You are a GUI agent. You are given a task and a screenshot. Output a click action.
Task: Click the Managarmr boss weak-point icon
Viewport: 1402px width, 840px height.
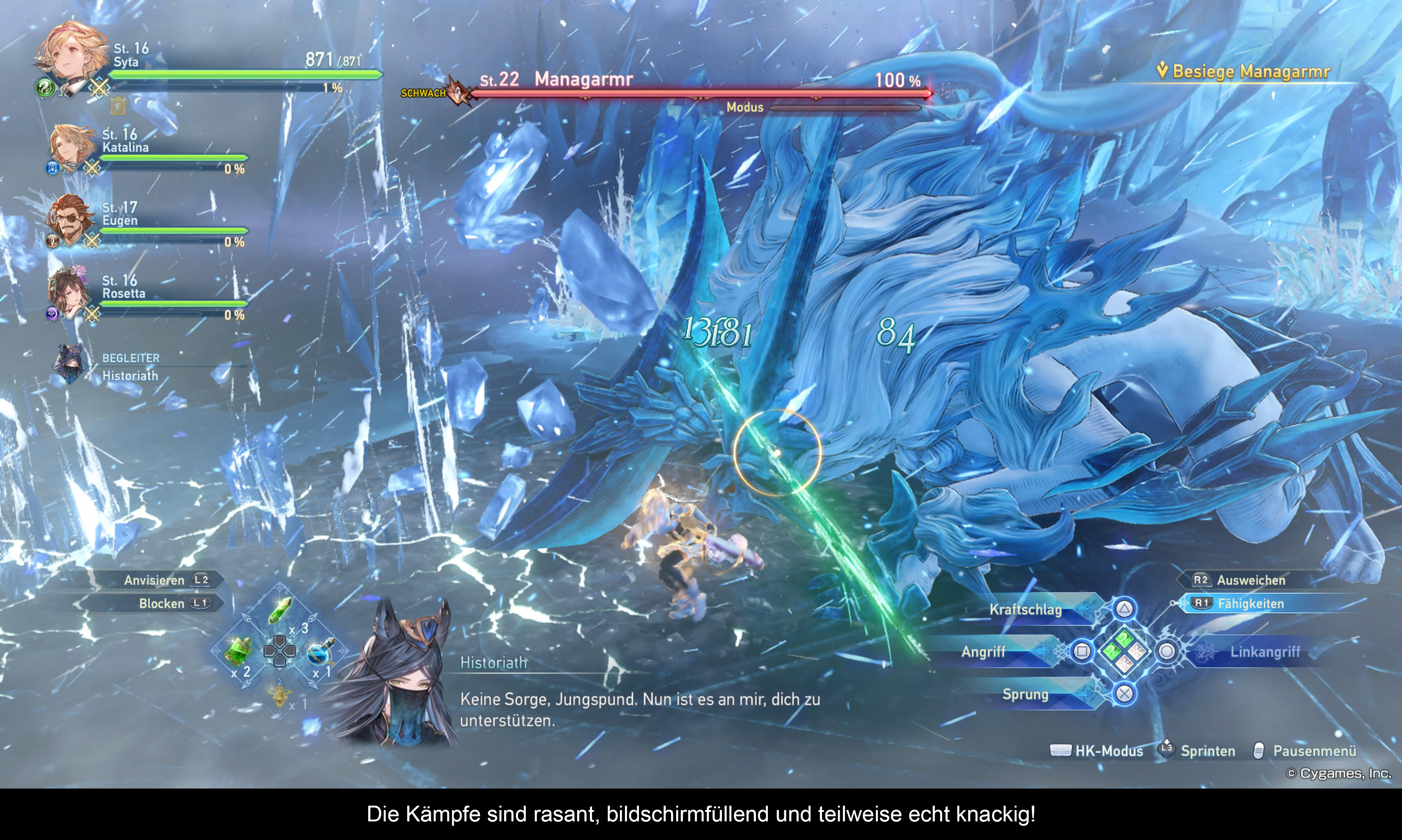[x=458, y=93]
